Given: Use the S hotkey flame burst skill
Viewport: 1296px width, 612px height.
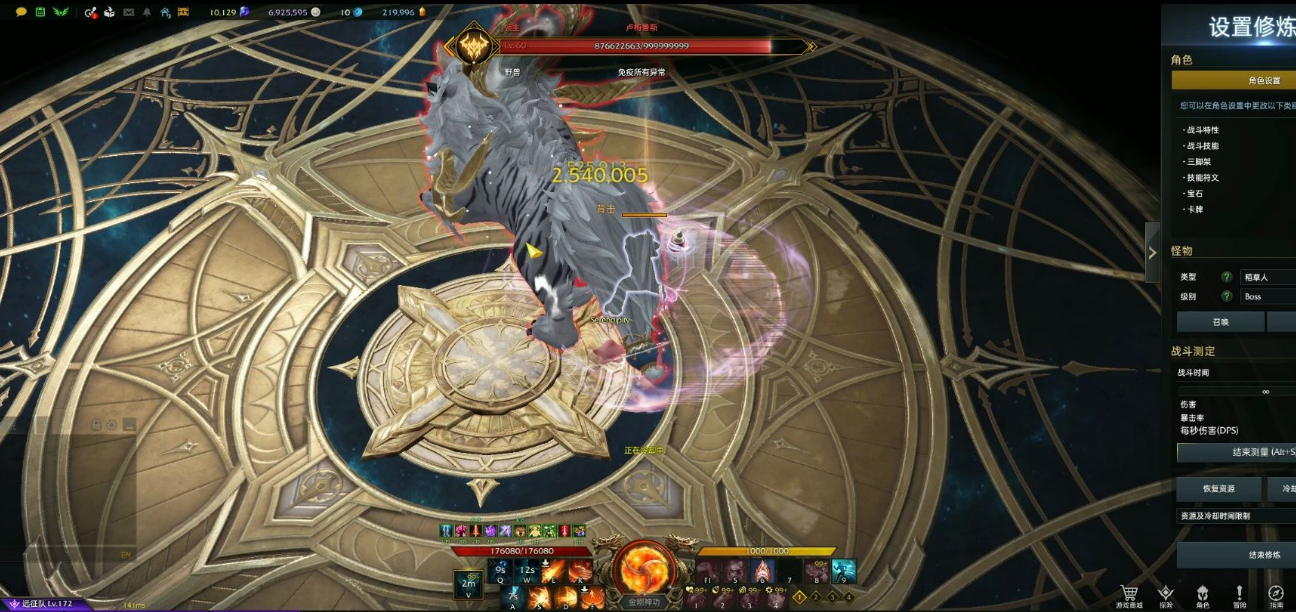Looking at the screenshot, I should (539, 598).
